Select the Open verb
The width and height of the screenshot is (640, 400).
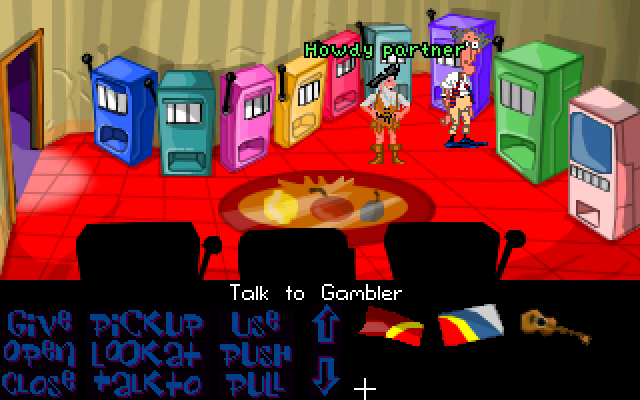(x=39, y=353)
